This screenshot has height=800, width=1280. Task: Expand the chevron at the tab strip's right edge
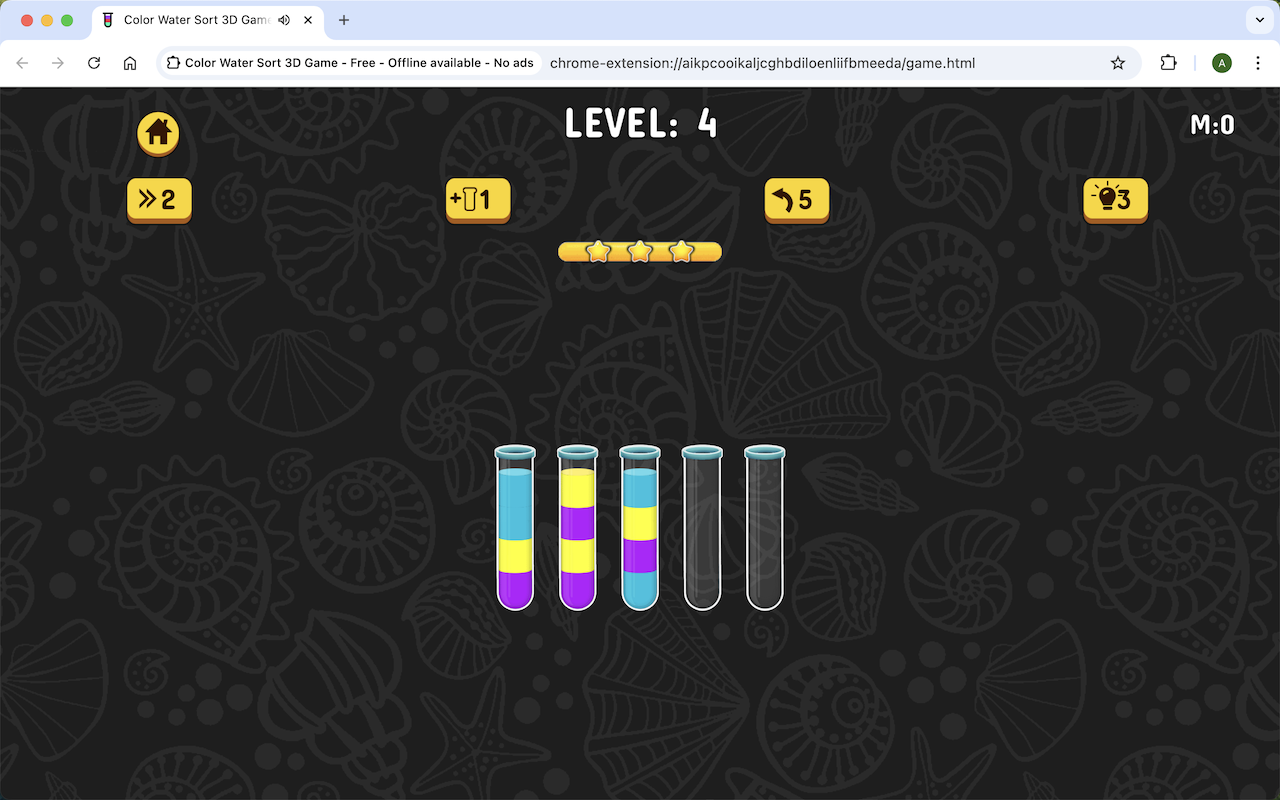[1258, 20]
